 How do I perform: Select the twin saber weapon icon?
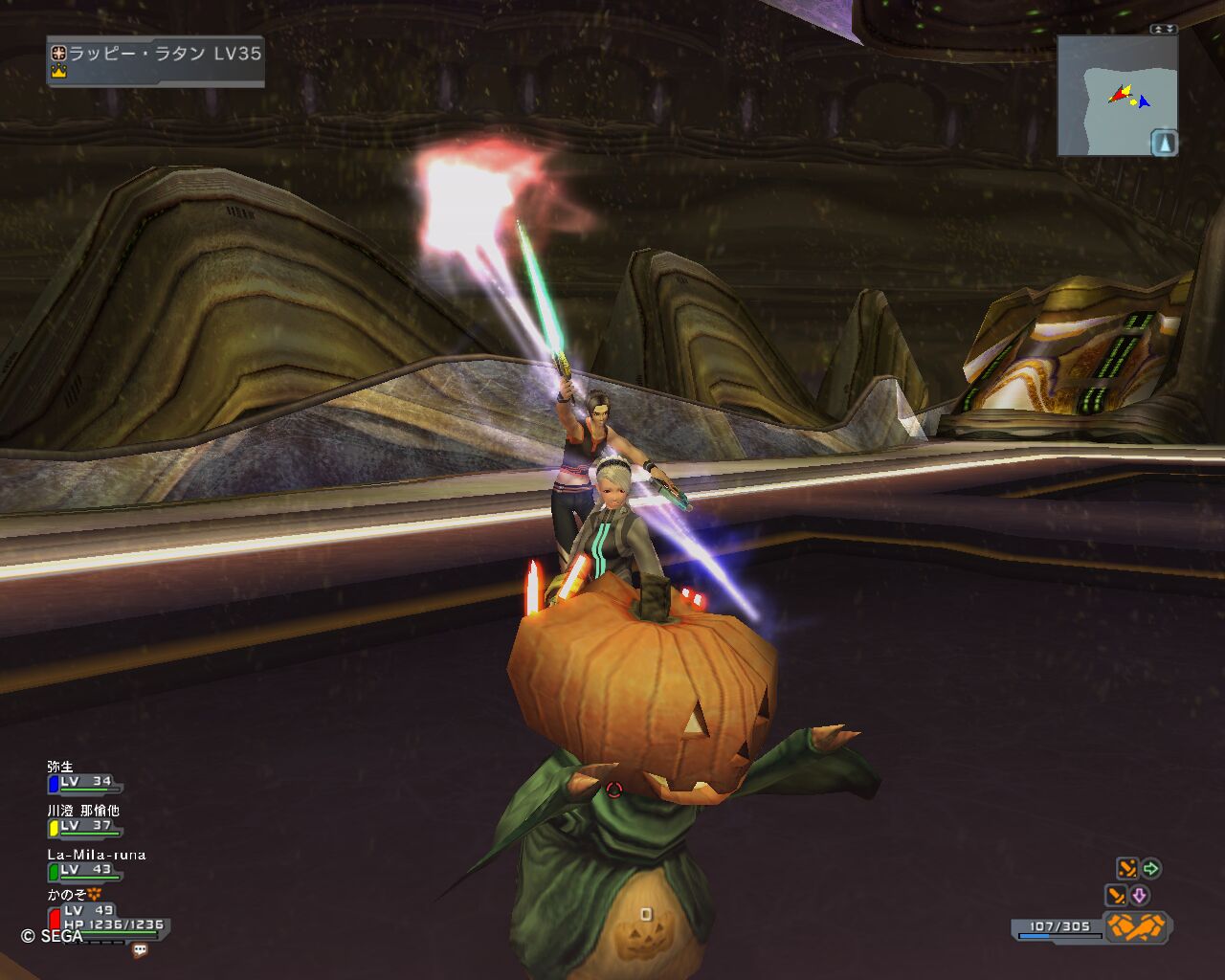[1137, 926]
